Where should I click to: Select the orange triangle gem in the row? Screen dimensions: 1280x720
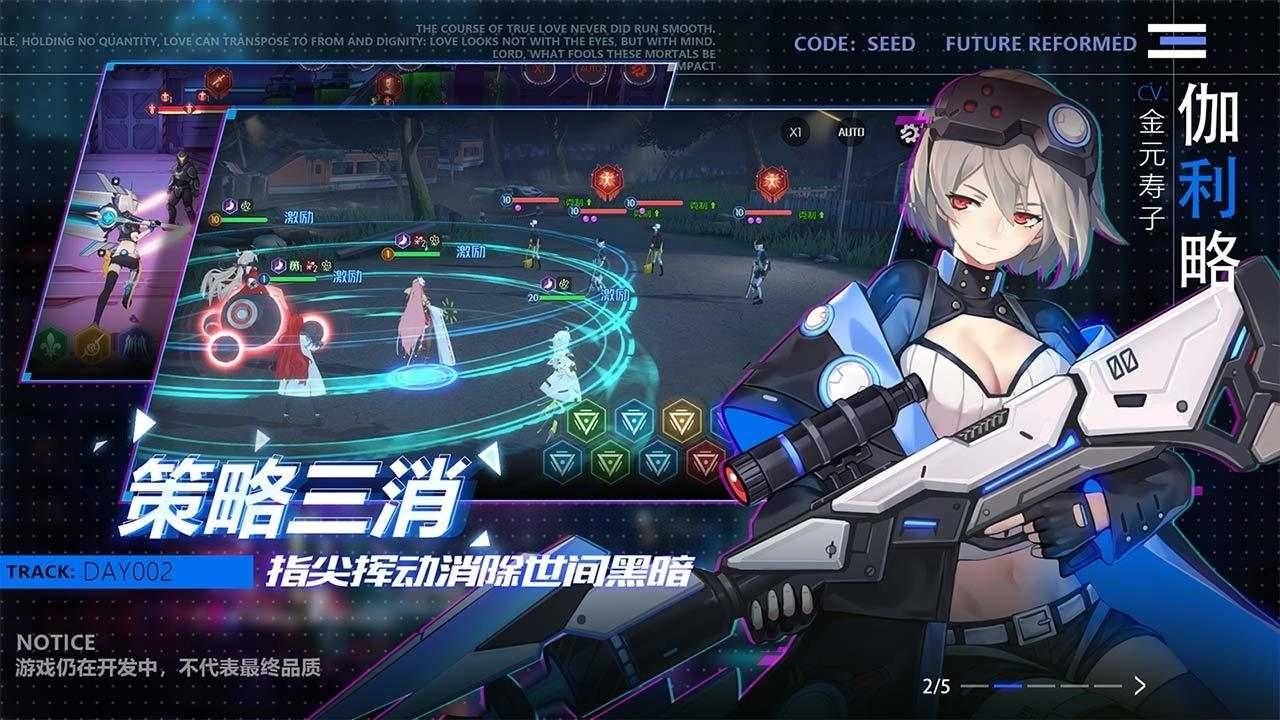pyautogui.click(x=680, y=420)
